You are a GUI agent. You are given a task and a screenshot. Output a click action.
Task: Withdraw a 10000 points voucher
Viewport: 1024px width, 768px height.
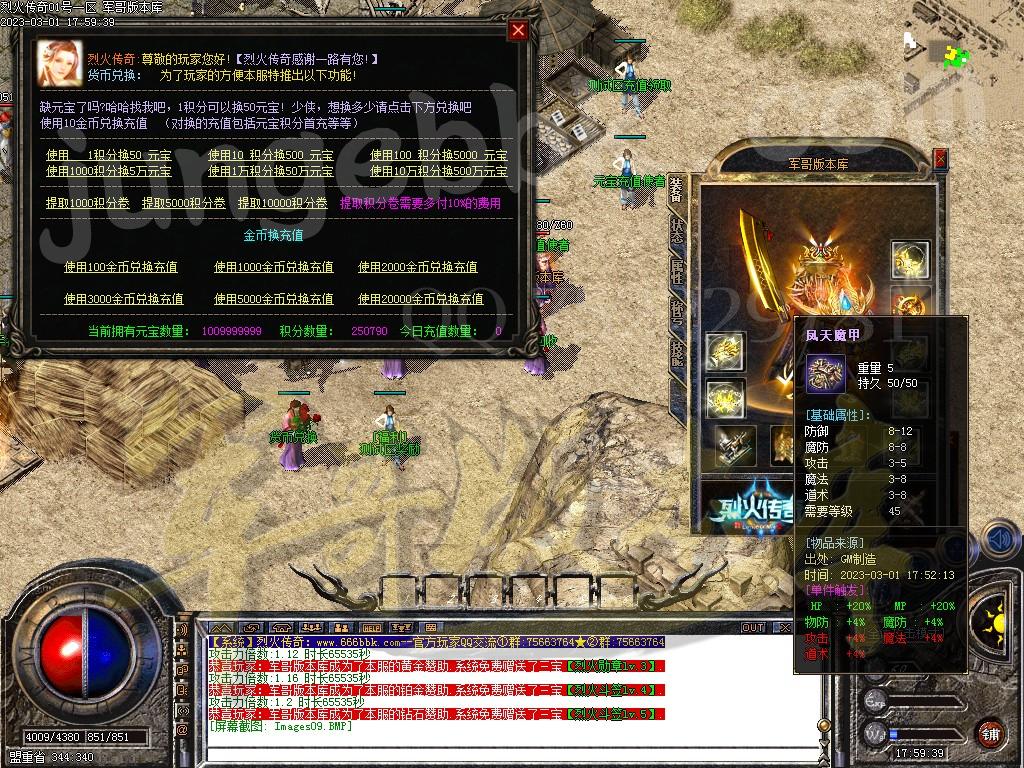click(282, 203)
